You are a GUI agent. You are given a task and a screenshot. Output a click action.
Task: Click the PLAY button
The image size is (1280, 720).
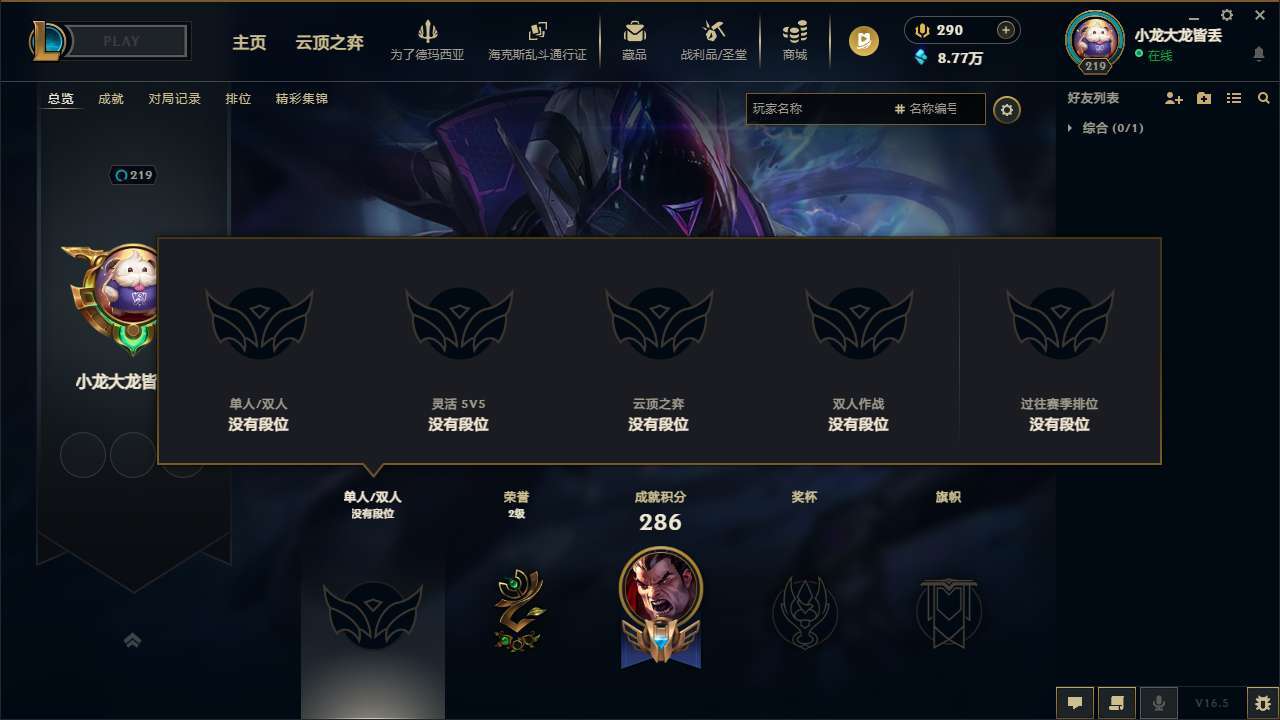point(120,41)
